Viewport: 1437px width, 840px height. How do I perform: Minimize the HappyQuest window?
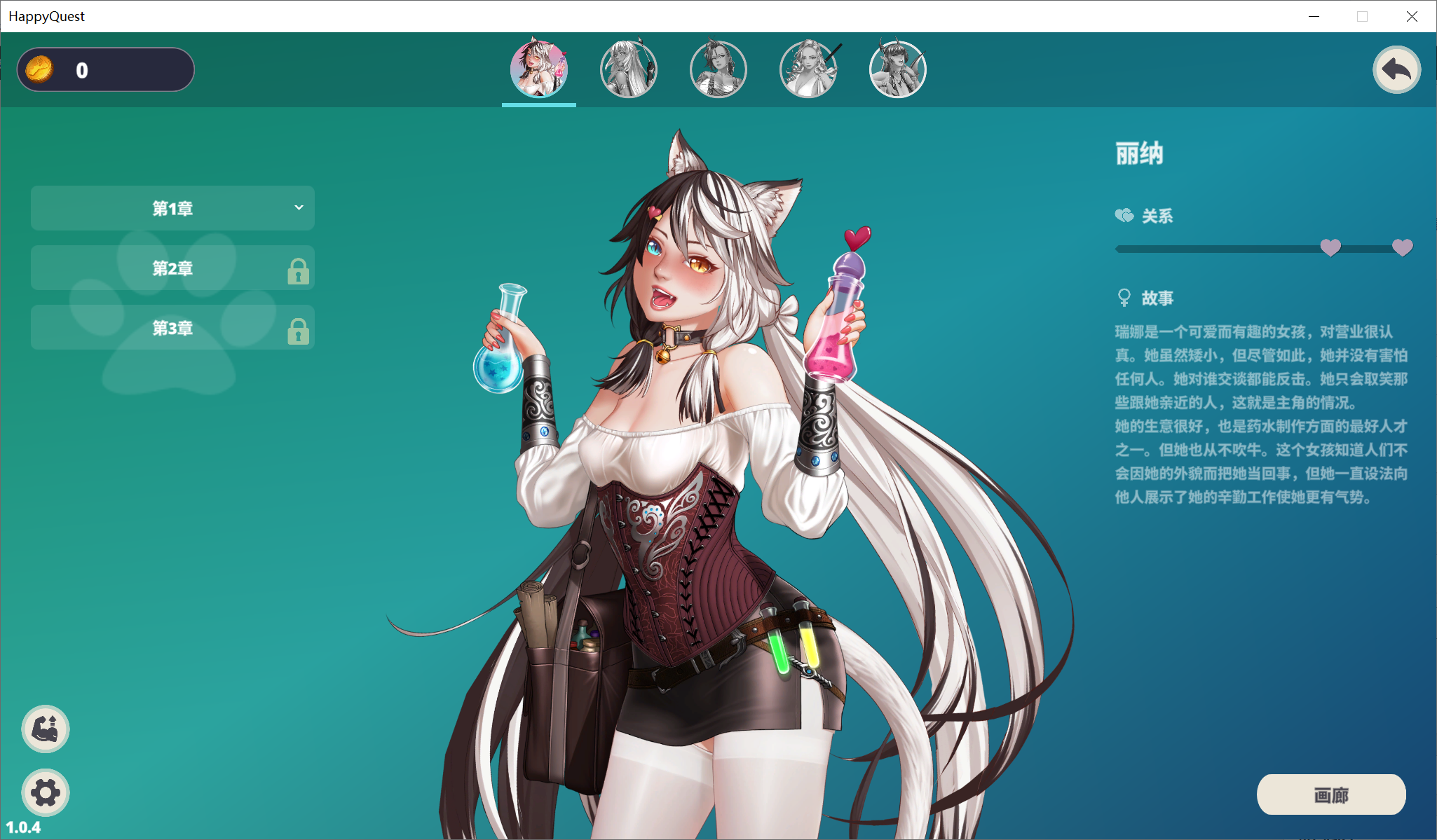pyautogui.click(x=1314, y=16)
